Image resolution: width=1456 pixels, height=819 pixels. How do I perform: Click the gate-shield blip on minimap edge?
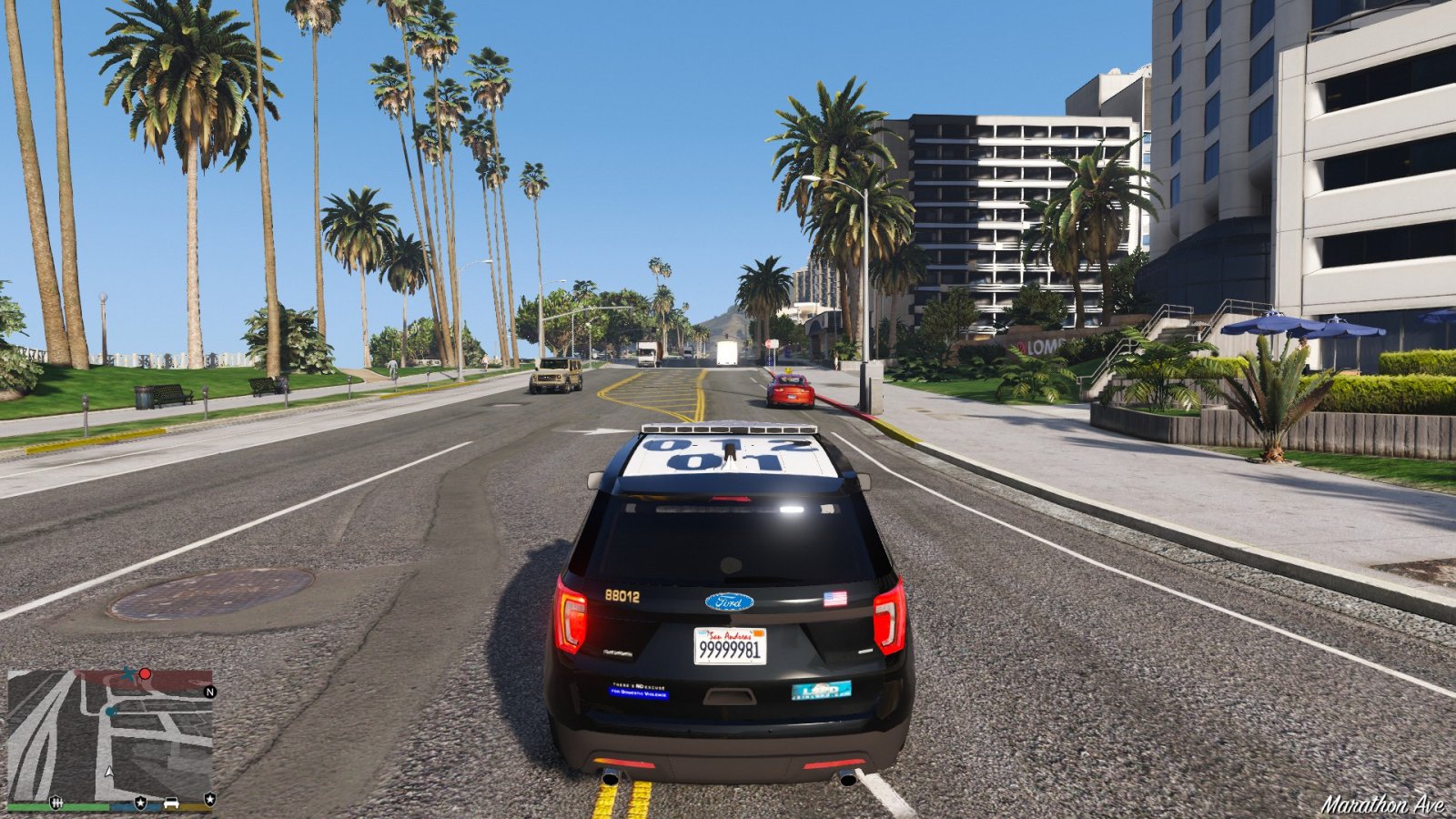coord(56,802)
